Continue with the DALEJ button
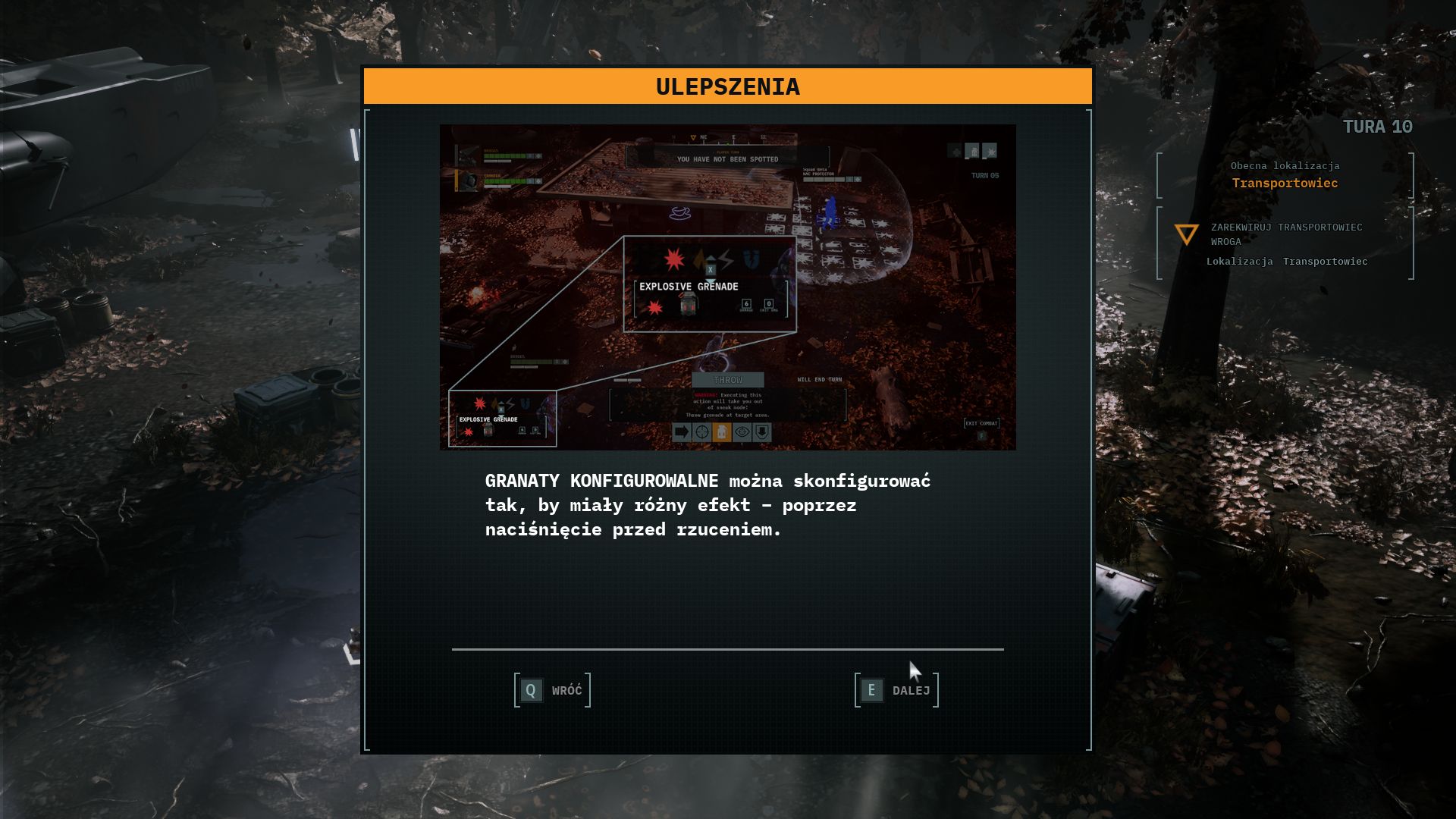This screenshot has height=819, width=1456. (896, 690)
